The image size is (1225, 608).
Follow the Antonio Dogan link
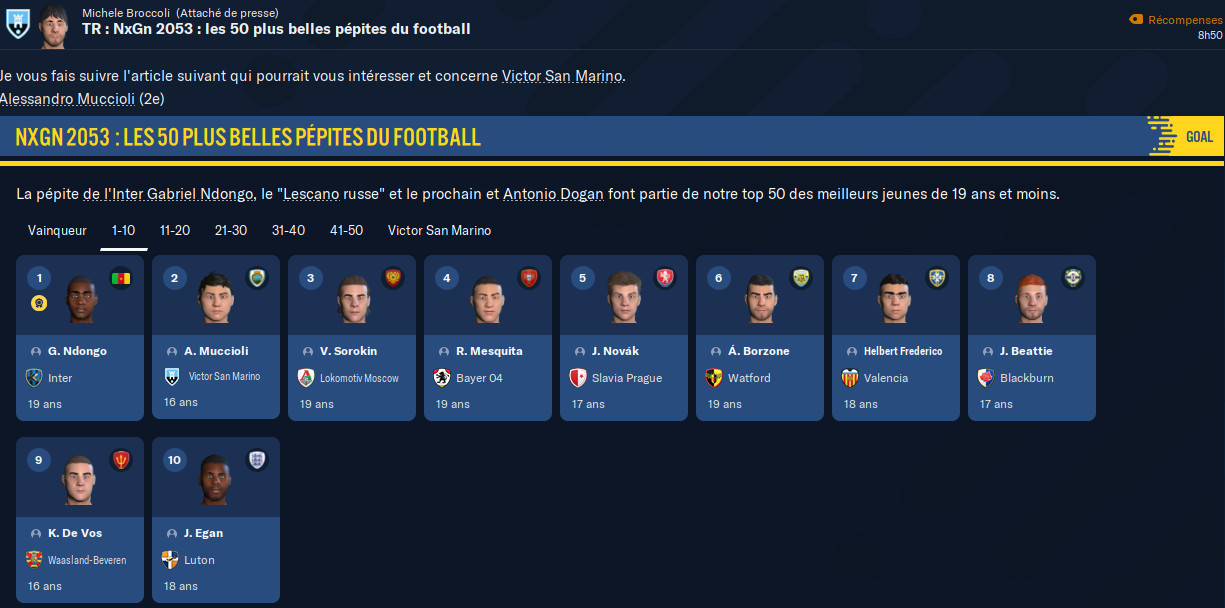tap(553, 194)
